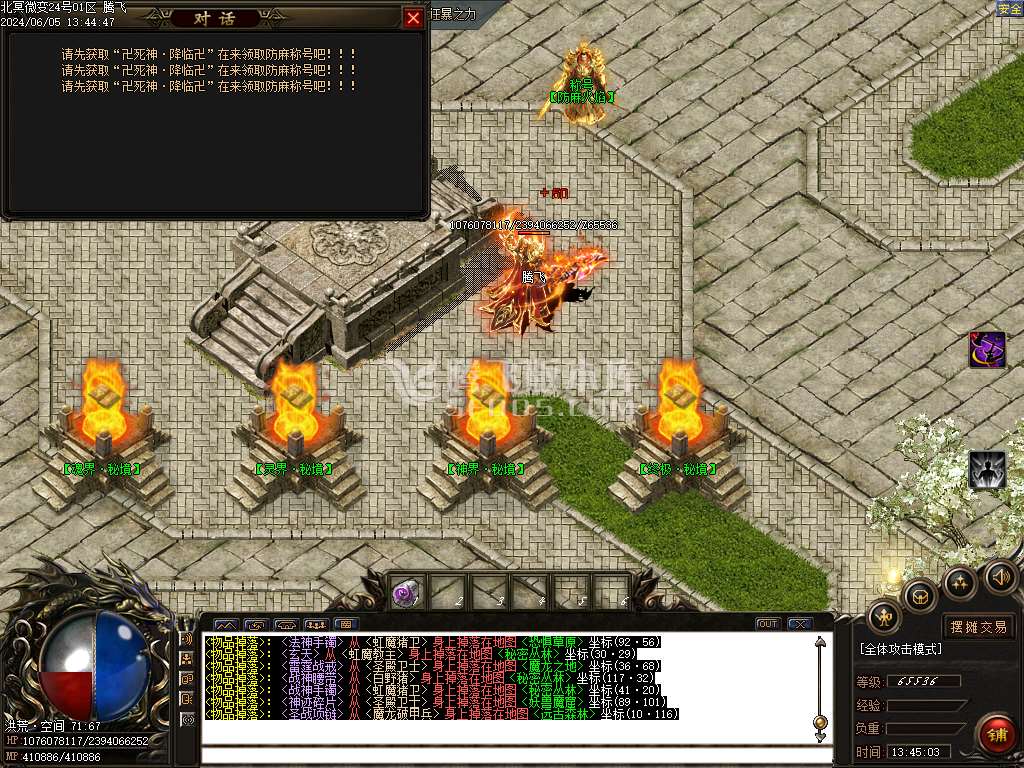The width and height of the screenshot is (1024, 768).
Task: Switch the 全体攻击模式 attack mode
Action: (900, 649)
